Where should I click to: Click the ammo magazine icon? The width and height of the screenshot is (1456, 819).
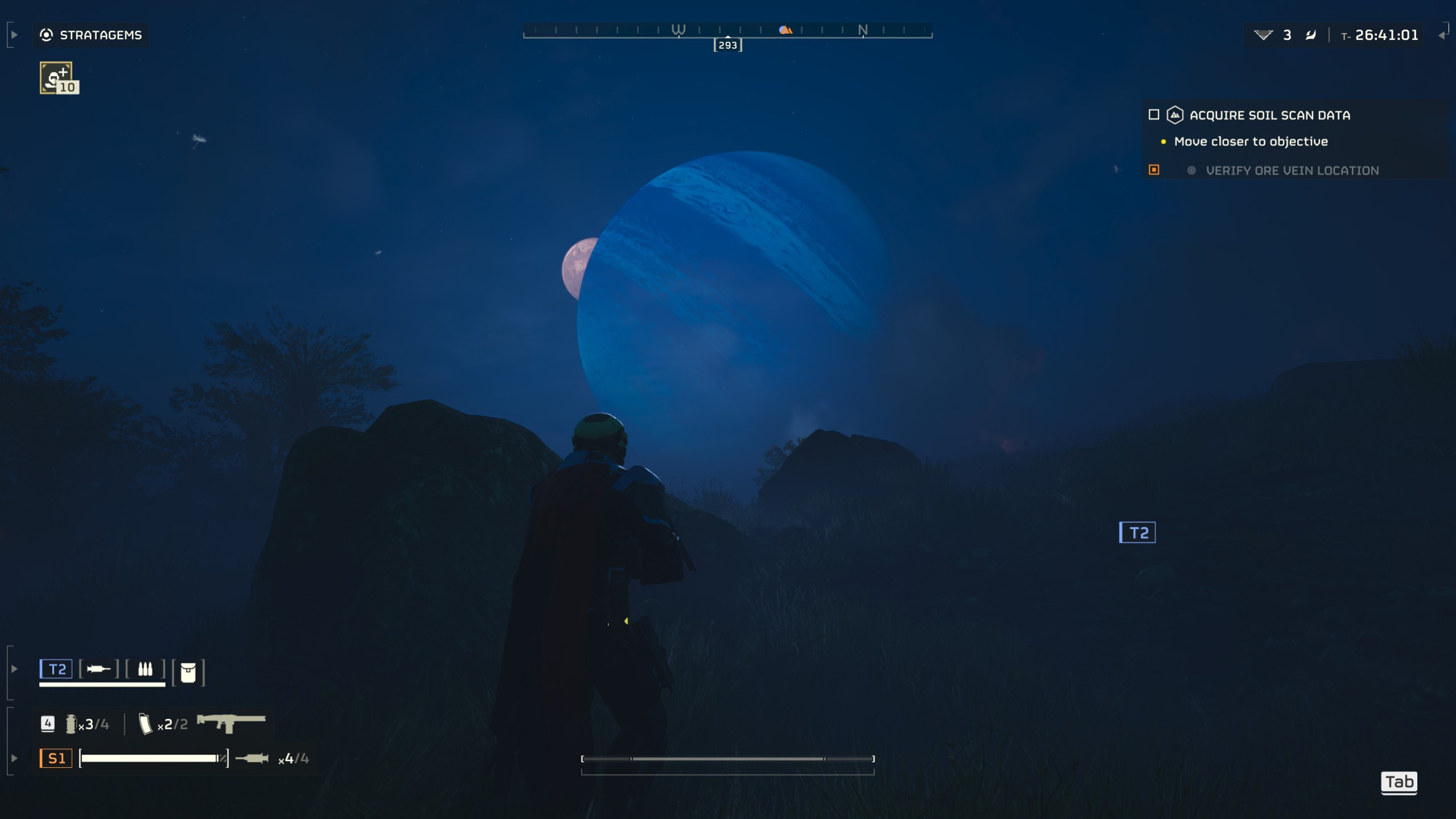(x=145, y=724)
